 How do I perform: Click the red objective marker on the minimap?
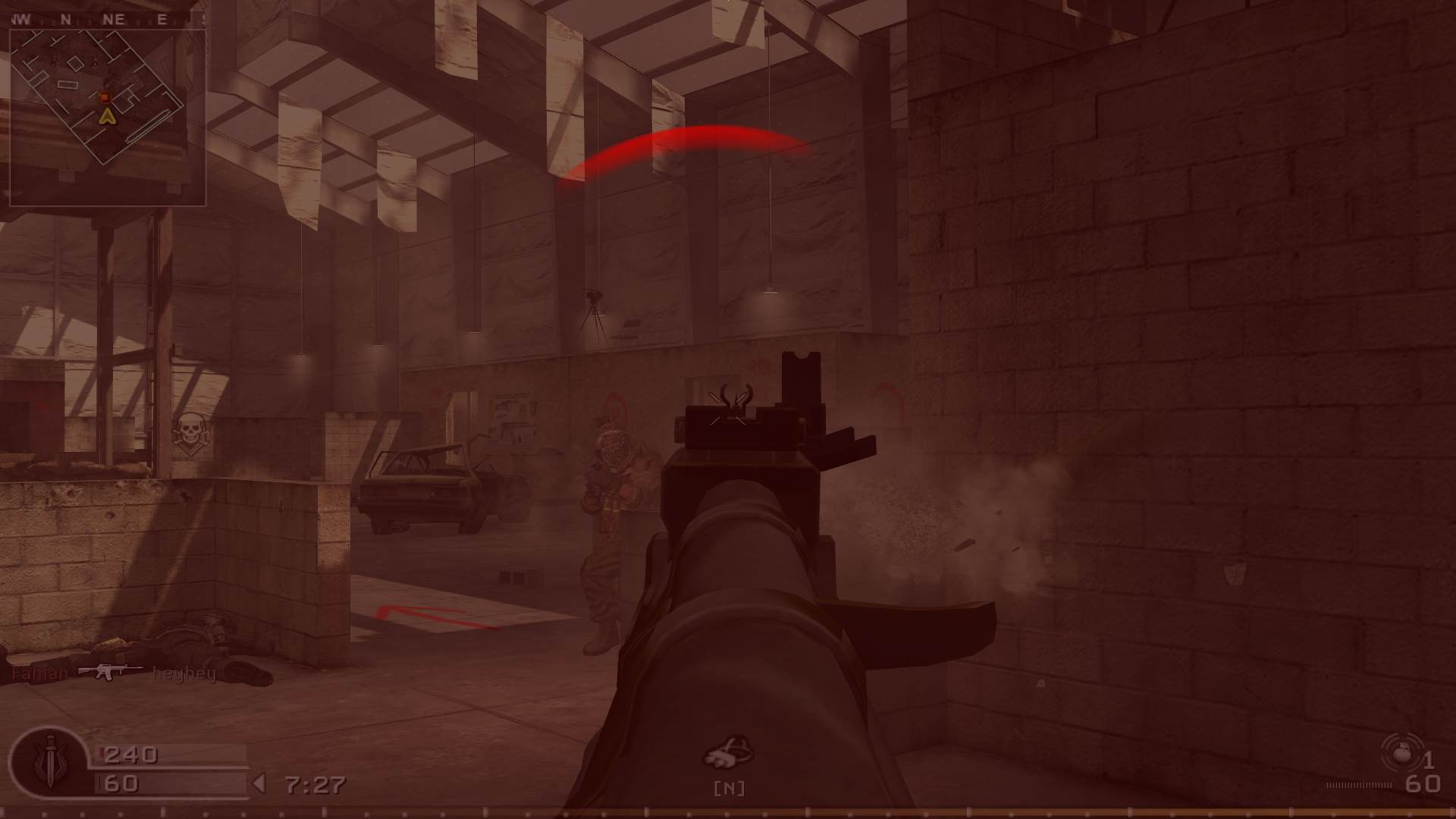(x=104, y=98)
